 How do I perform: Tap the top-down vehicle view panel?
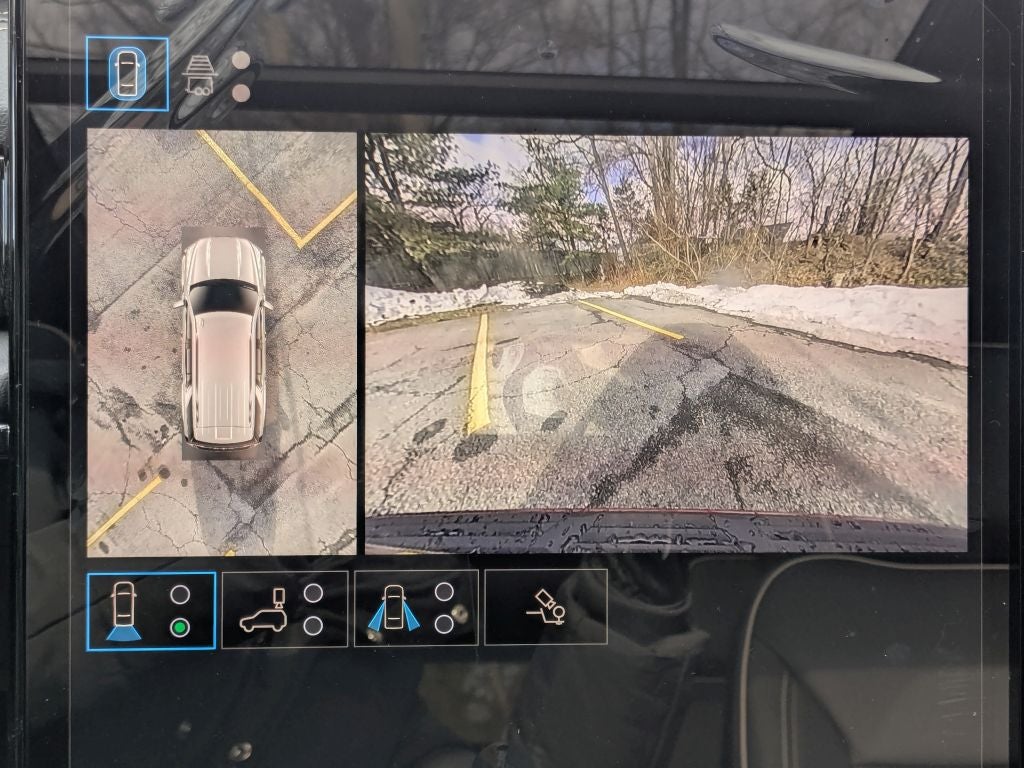(x=221, y=342)
